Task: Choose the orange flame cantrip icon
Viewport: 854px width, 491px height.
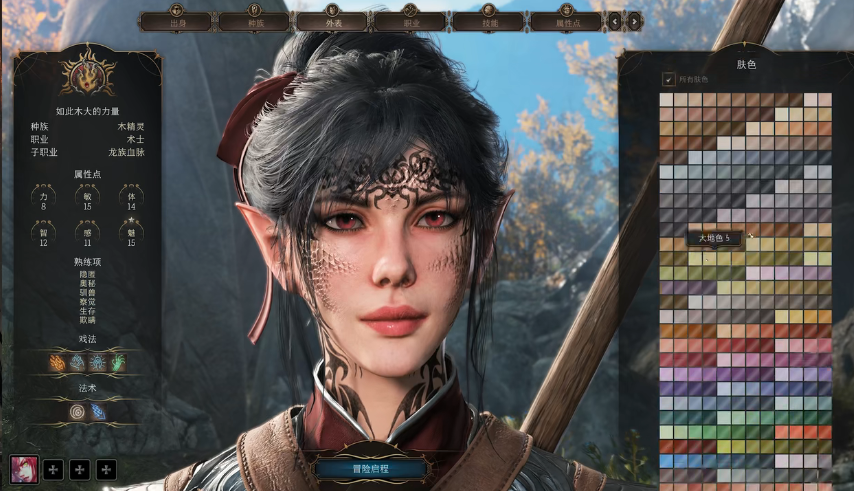Action: pos(58,362)
